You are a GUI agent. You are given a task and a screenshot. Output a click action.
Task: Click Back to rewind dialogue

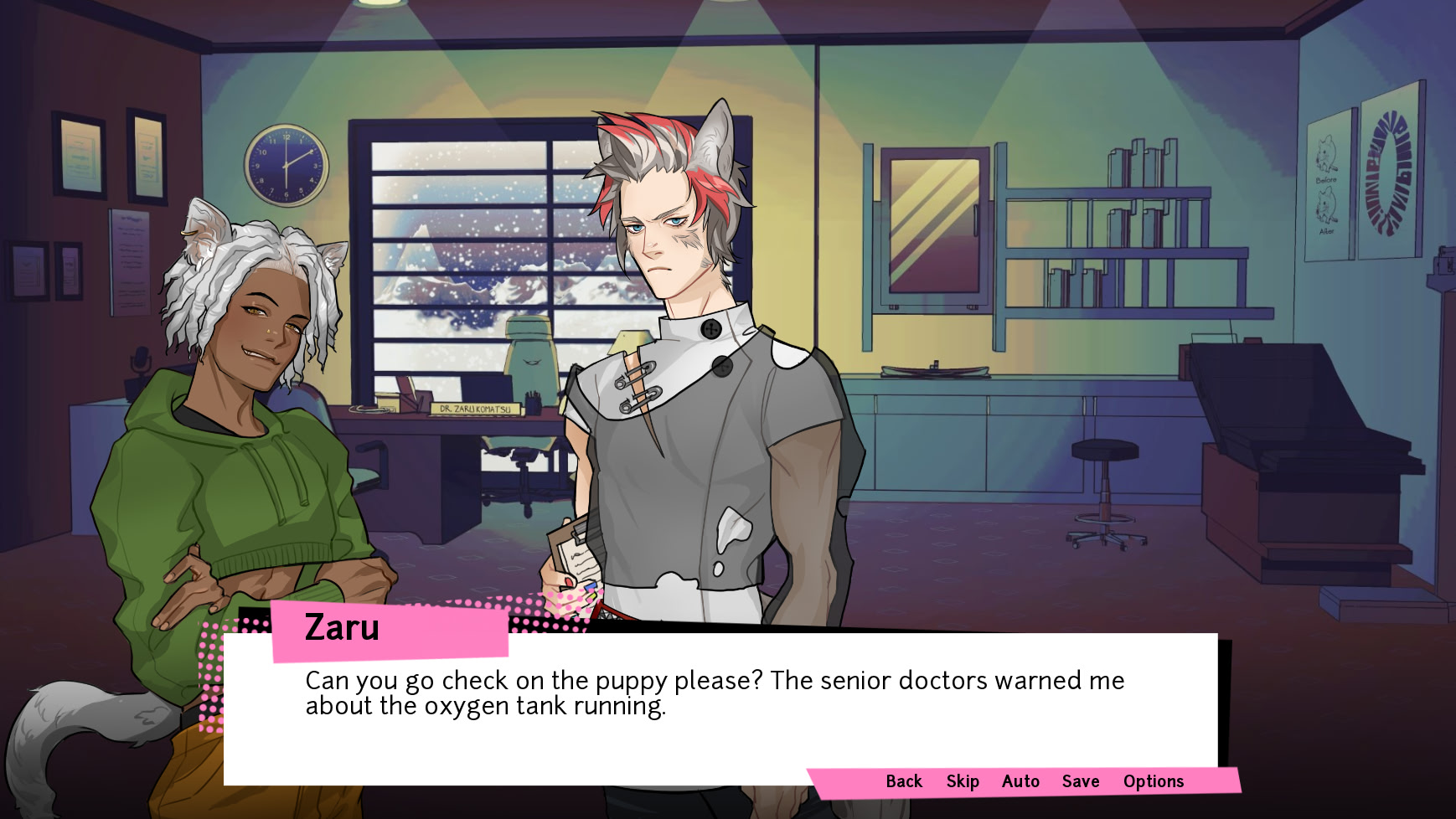903,781
